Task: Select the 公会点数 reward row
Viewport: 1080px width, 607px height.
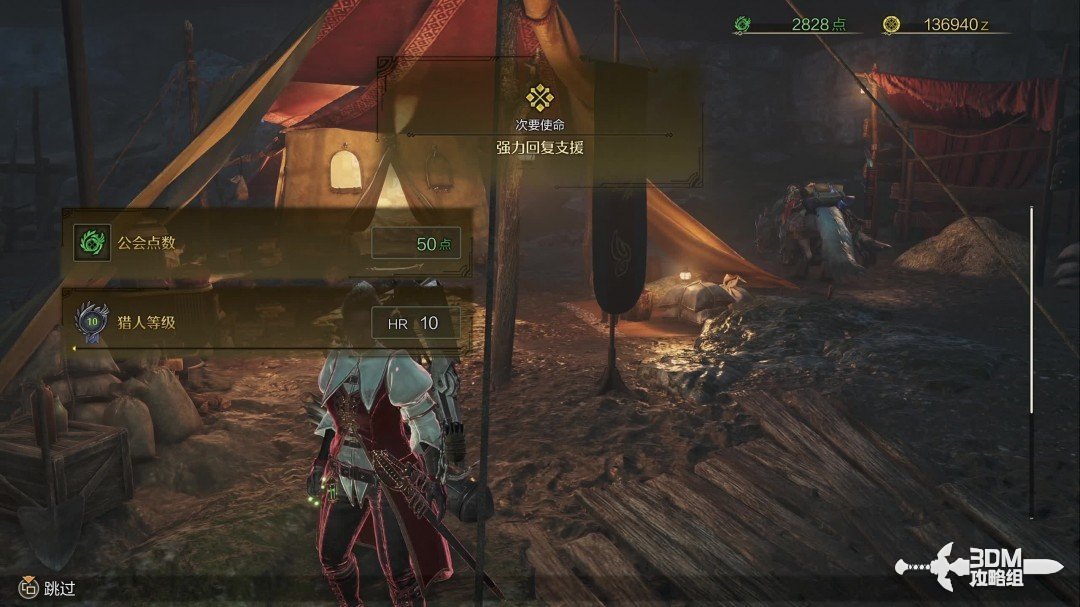Action: click(267, 243)
